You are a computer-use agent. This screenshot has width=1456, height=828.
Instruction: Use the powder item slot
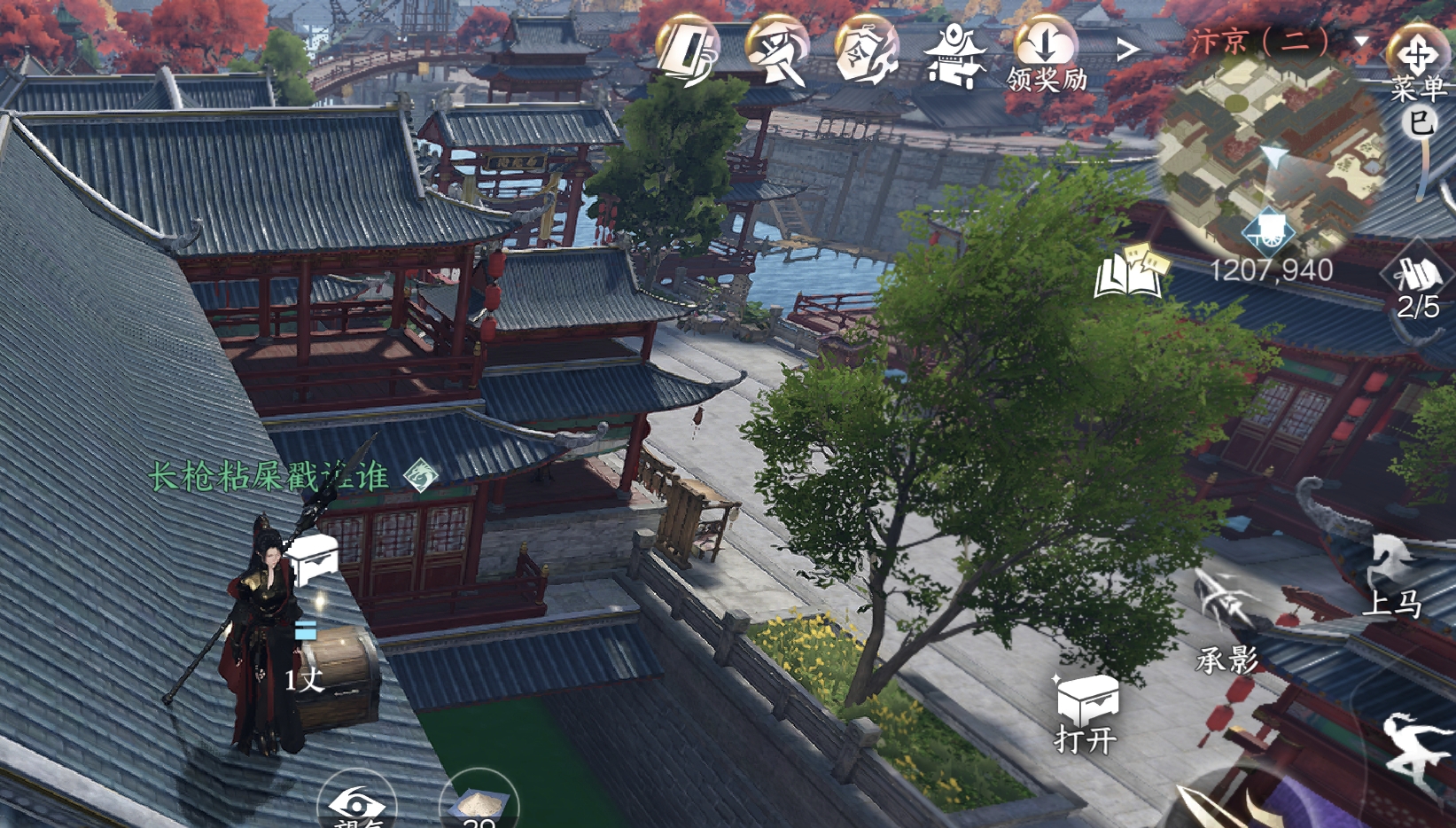pyautogui.click(x=479, y=804)
